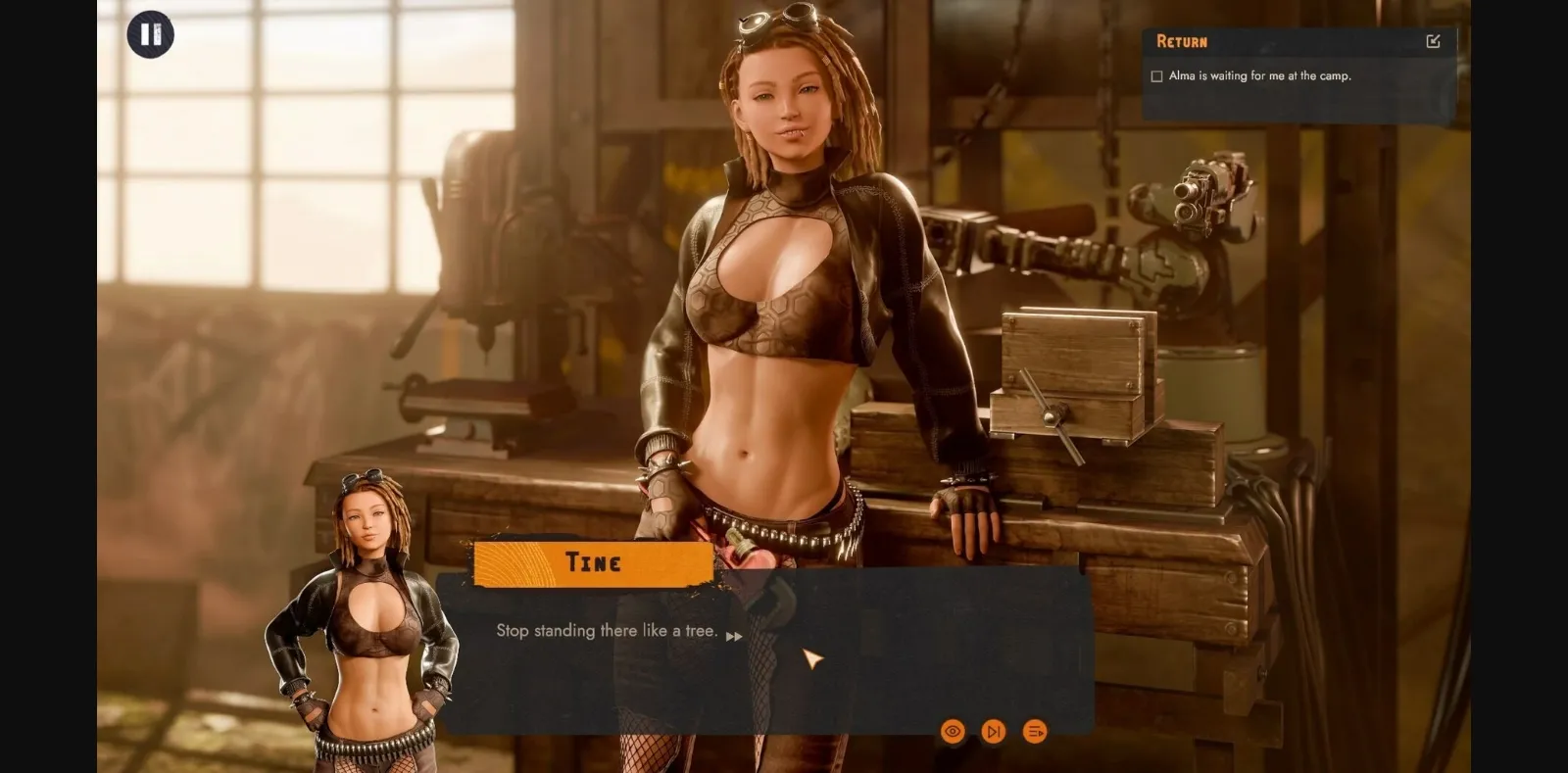This screenshot has width=1568, height=773.
Task: Skip dialogue with the skip-forward icon
Action: (993, 731)
